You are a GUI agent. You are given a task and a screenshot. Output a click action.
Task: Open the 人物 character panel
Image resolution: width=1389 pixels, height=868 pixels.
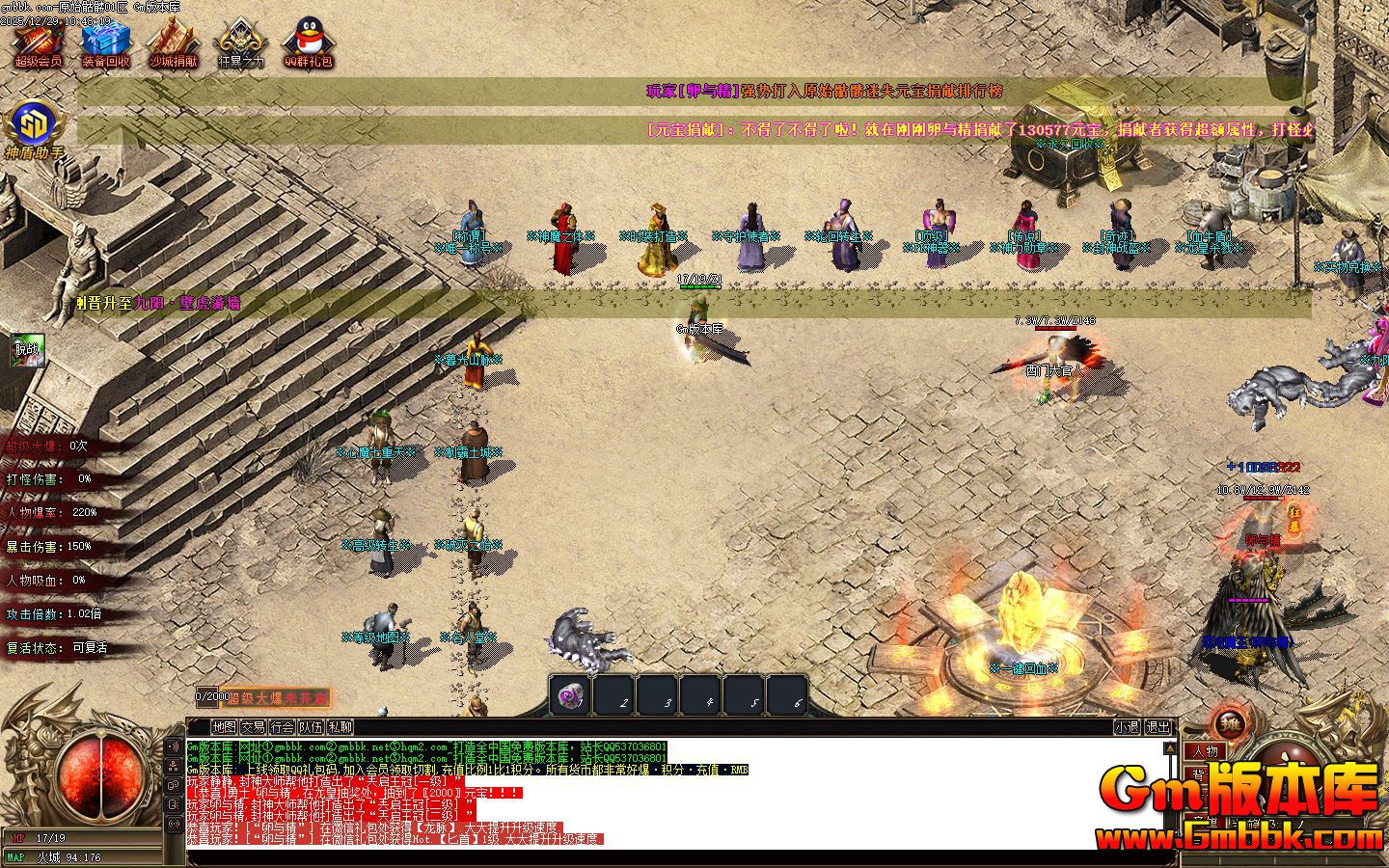pyautogui.click(x=1205, y=751)
